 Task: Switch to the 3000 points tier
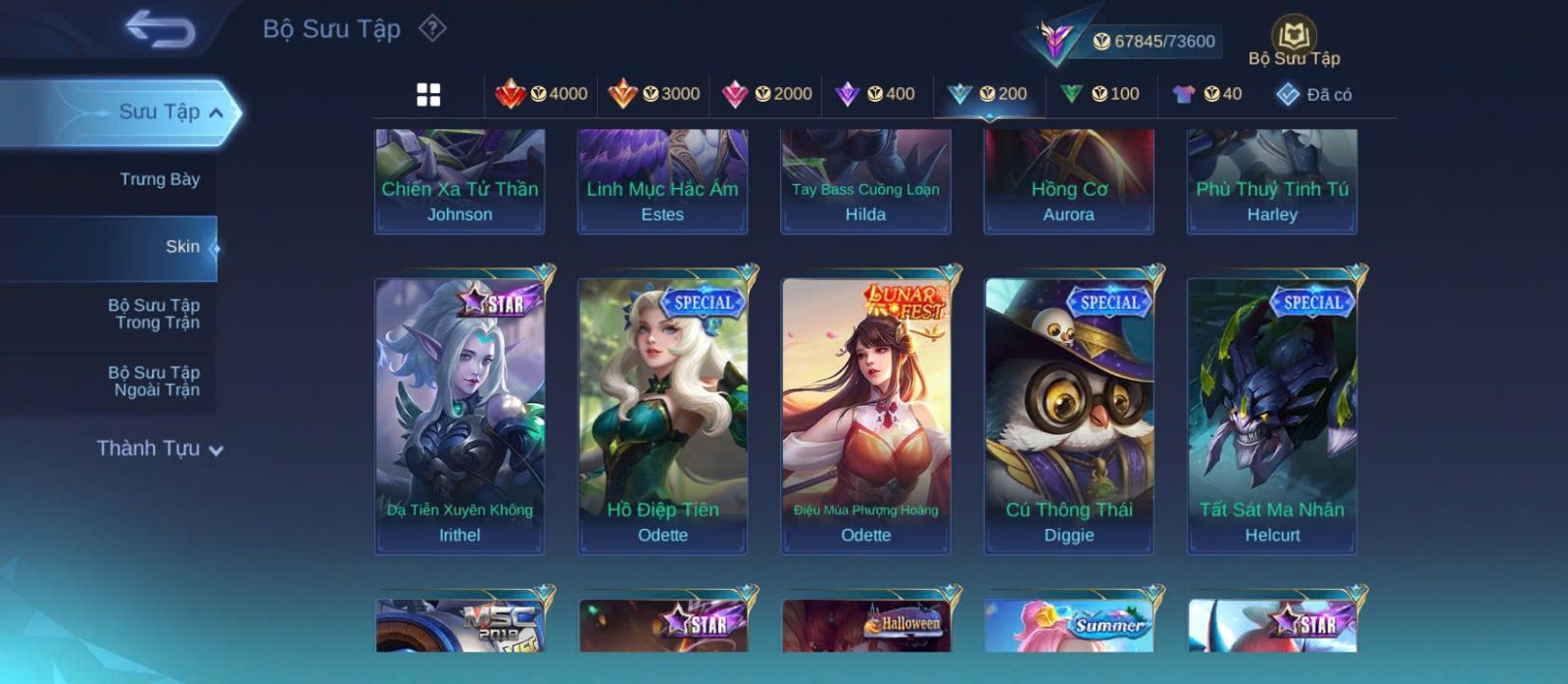[654, 94]
